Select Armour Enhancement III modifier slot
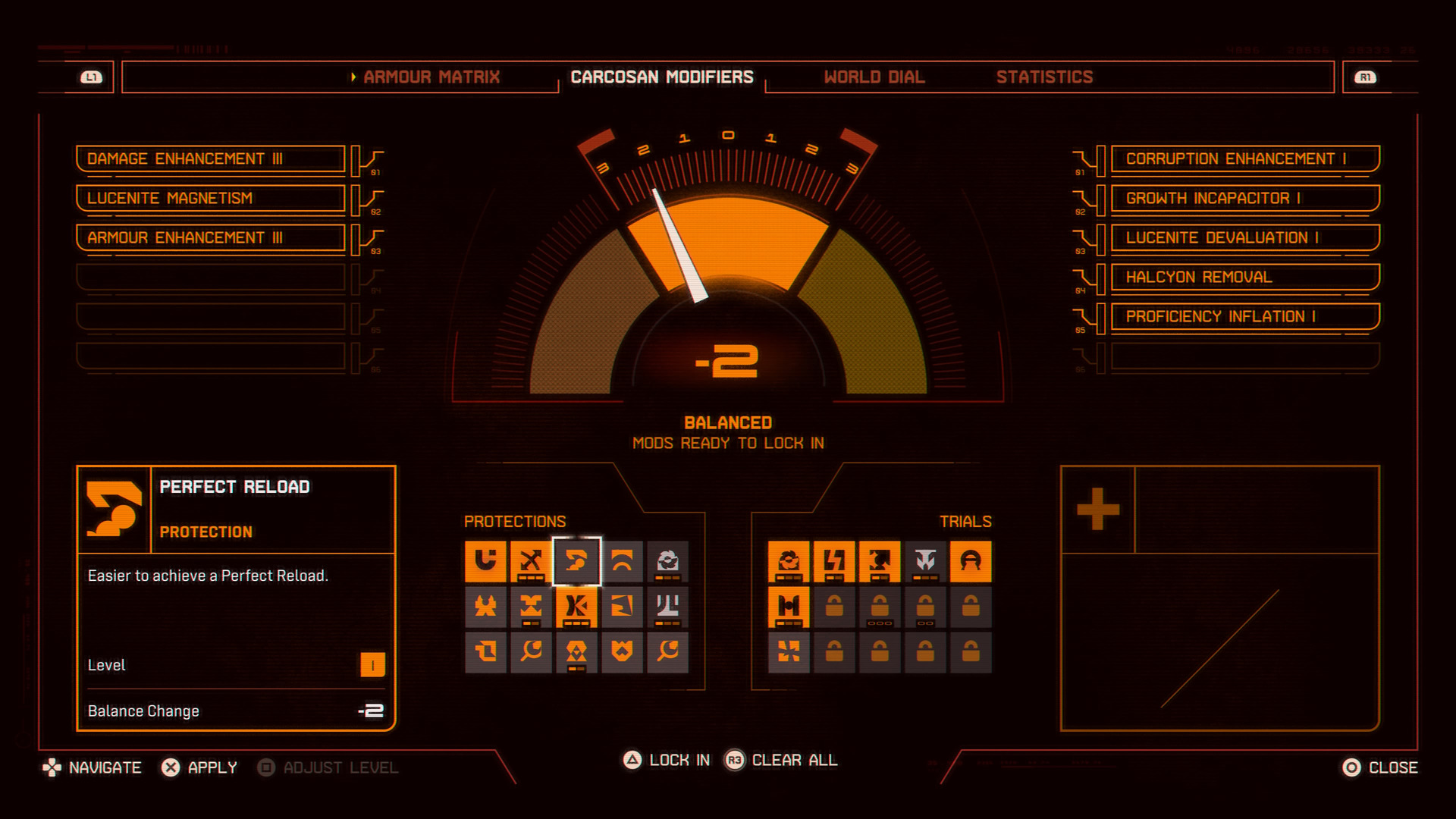 (211, 238)
